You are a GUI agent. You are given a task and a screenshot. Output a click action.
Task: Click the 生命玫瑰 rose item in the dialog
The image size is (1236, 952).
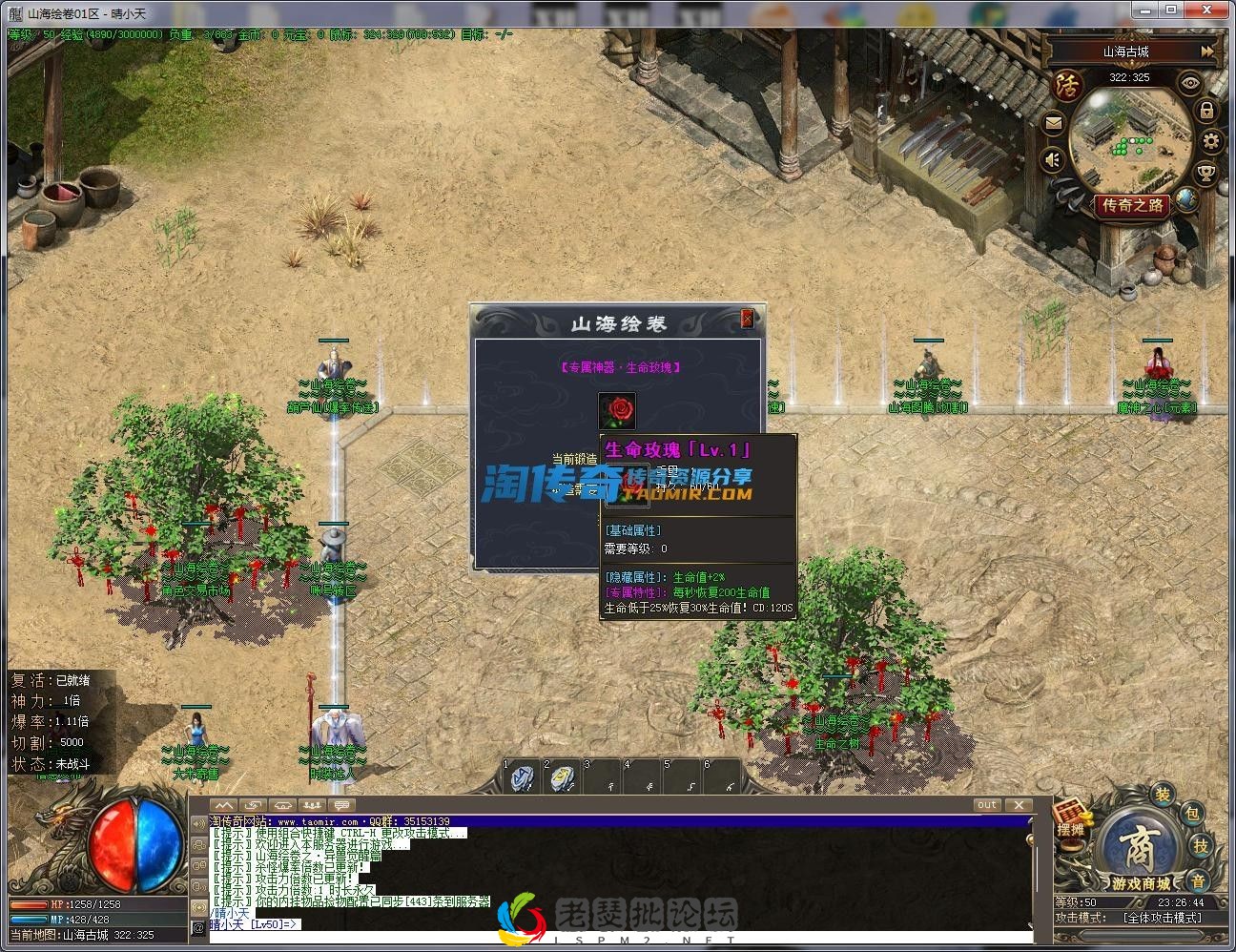pos(616,409)
